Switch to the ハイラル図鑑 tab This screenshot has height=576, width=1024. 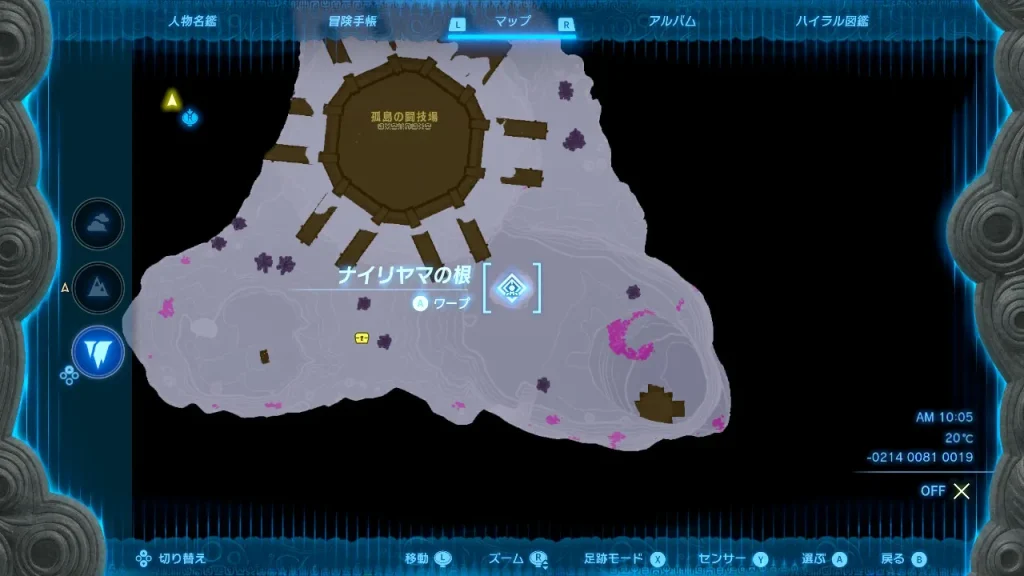pos(831,21)
